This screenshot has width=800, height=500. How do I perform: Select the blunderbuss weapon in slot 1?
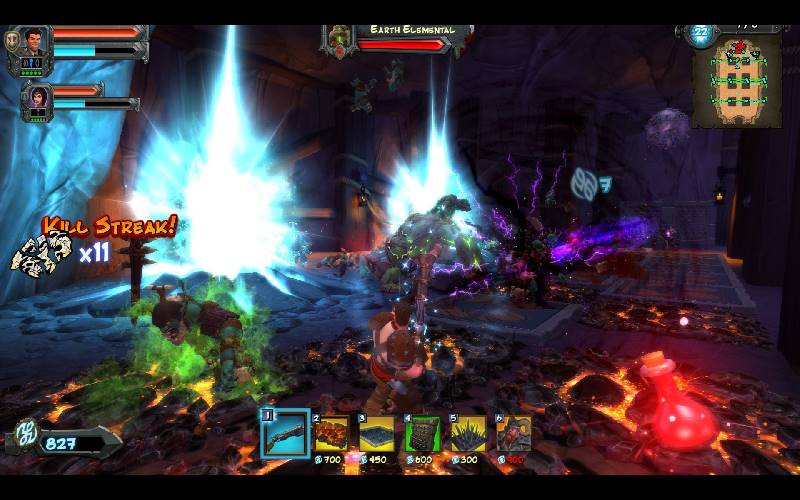tap(285, 432)
